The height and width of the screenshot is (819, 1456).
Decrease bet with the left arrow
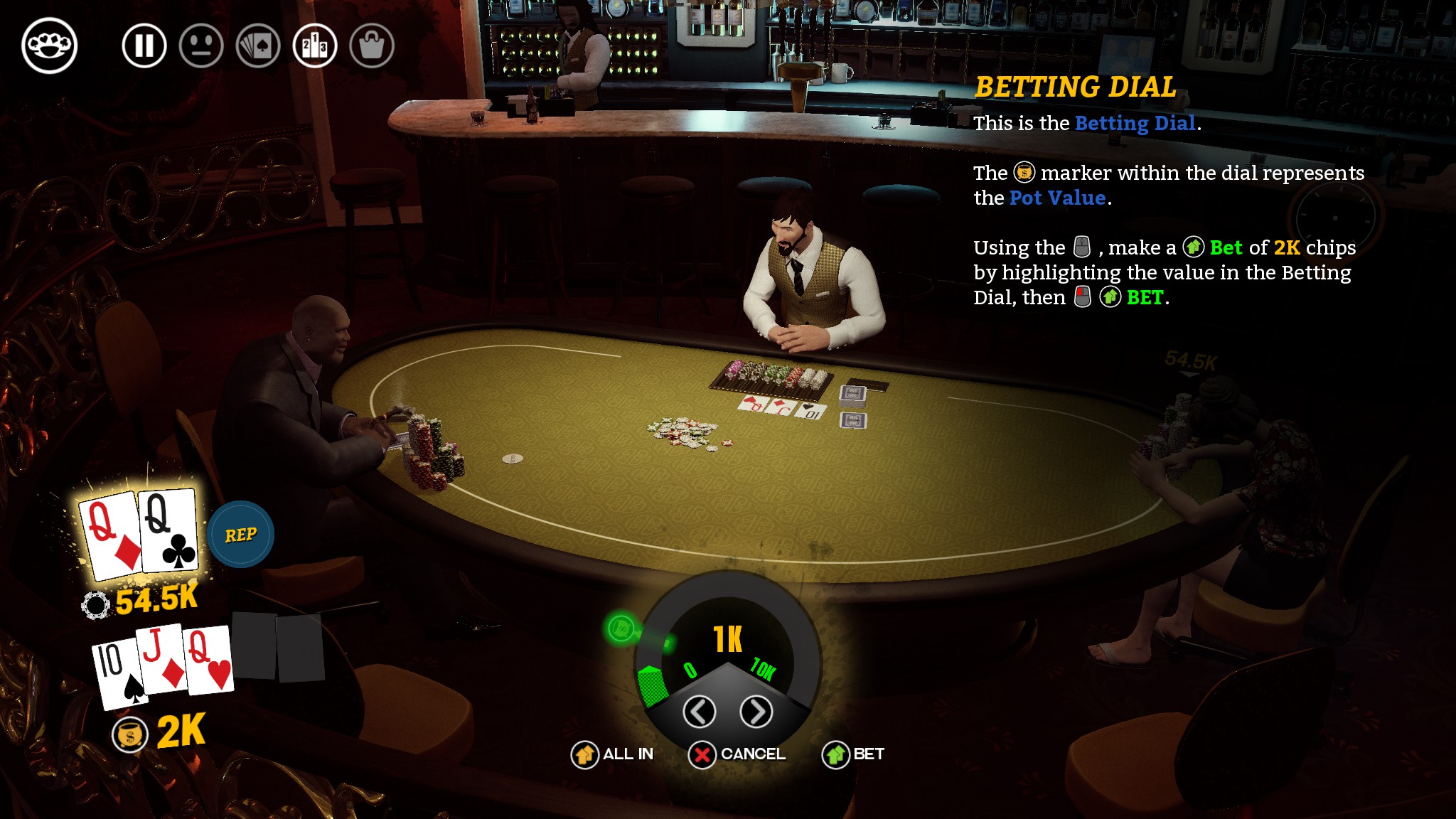pyautogui.click(x=699, y=711)
